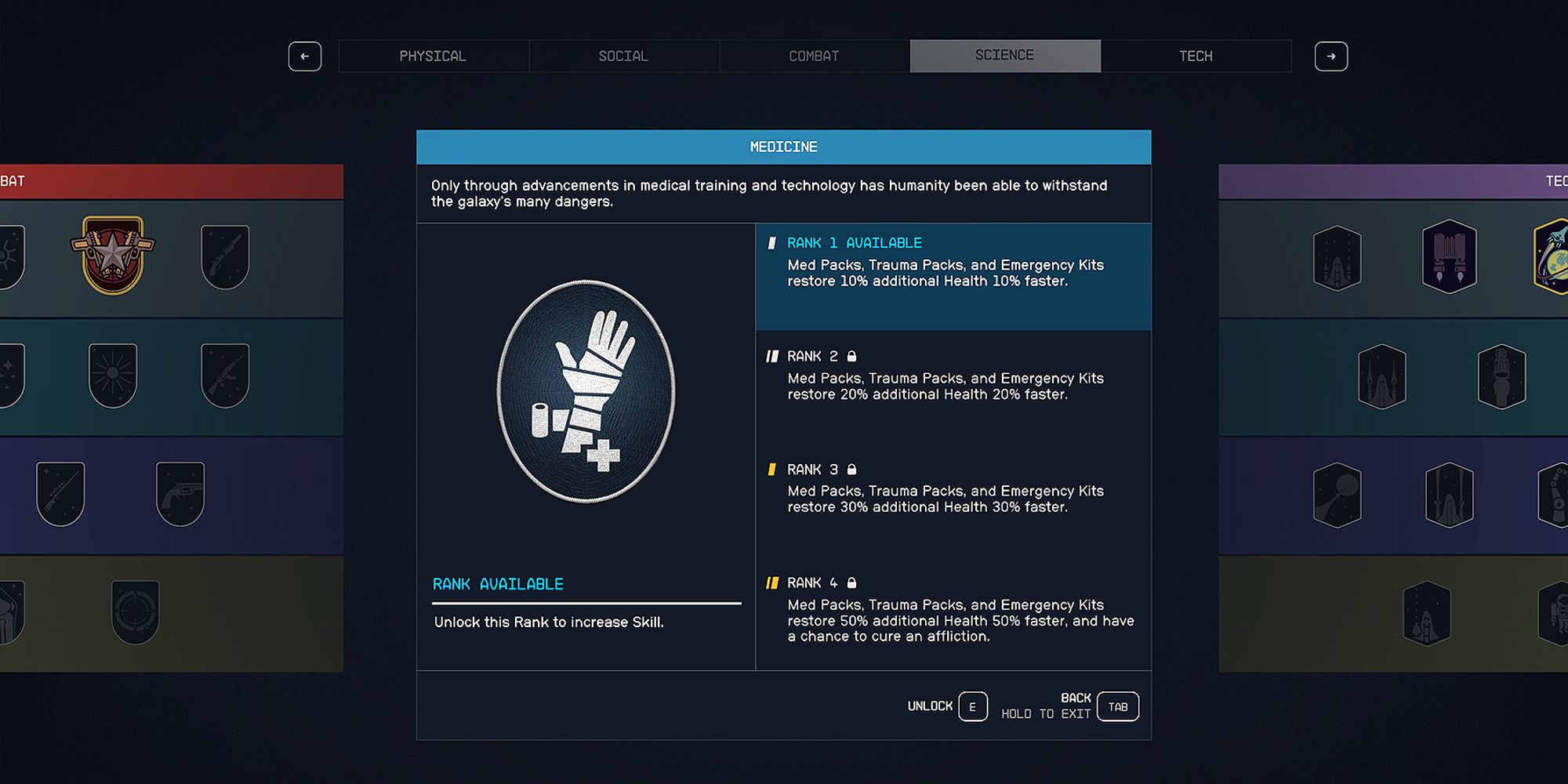Switch to the Physical tab

click(x=434, y=55)
